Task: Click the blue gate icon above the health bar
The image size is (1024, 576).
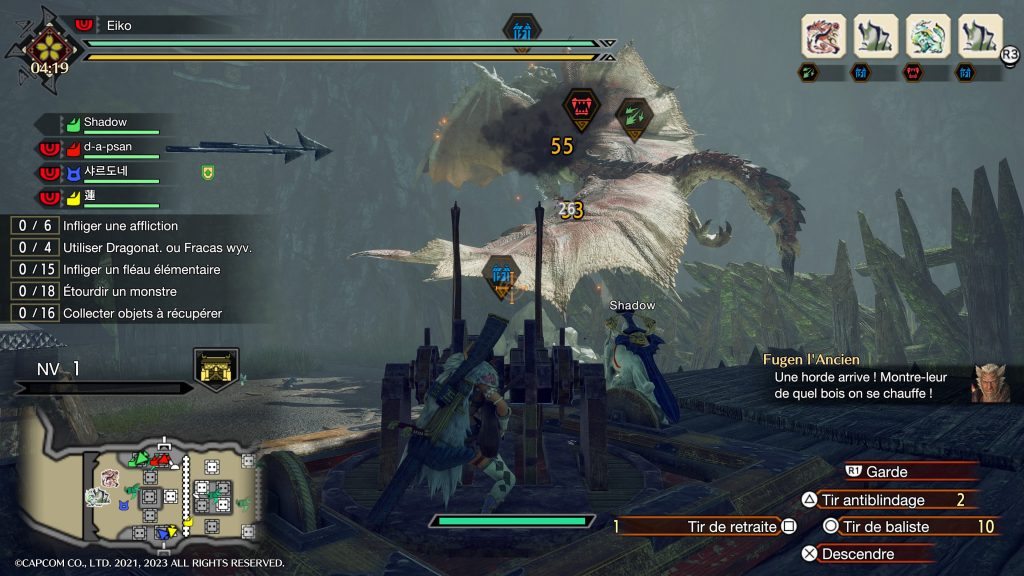Action: pyautogui.click(x=522, y=30)
